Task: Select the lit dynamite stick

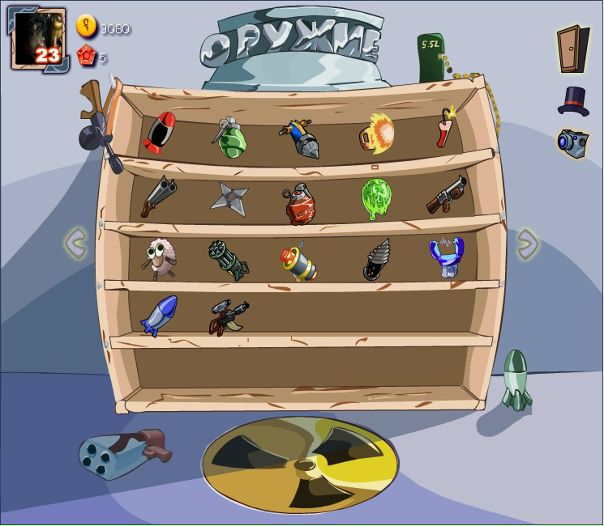Action: click(444, 129)
